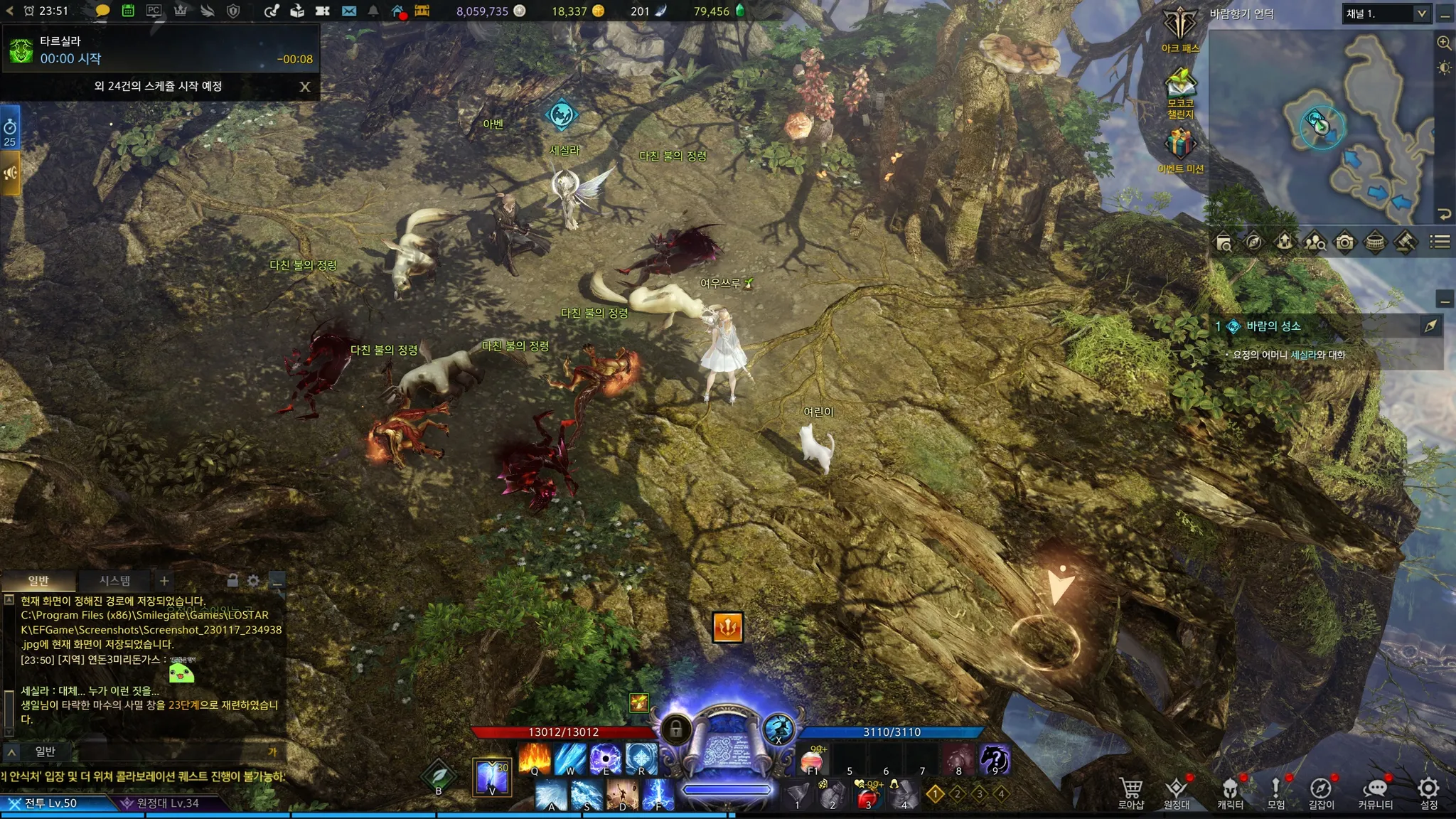Screen dimensions: 1456x819
Task: Open the 모코코 챌린지 icon
Action: click(x=1180, y=92)
